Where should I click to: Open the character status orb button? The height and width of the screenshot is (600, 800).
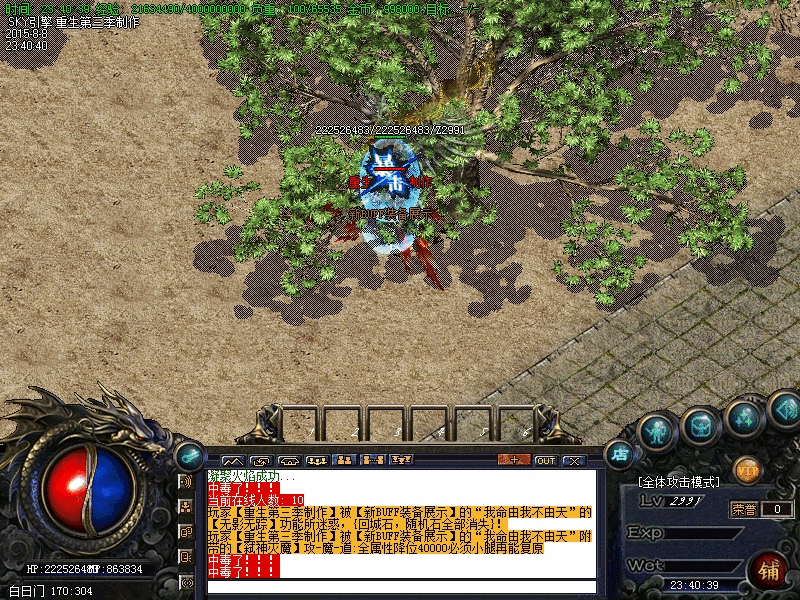pos(656,431)
